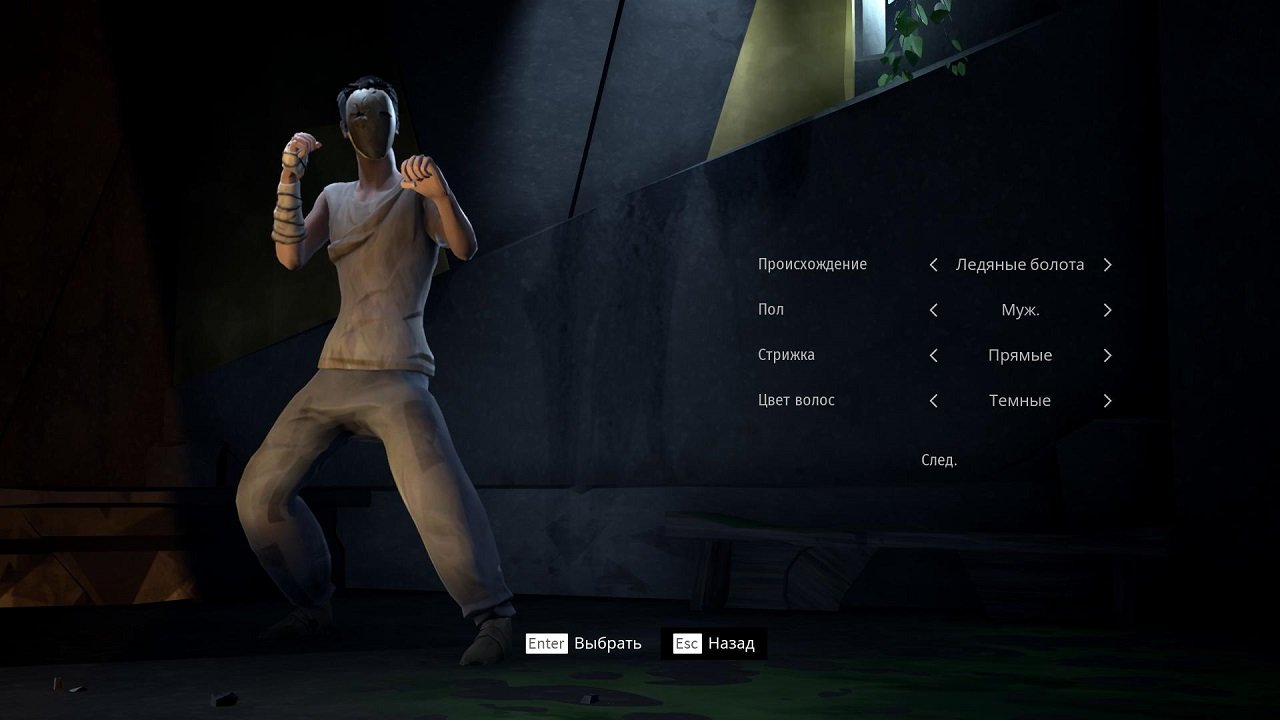This screenshot has width=1280, height=720.
Task: Click the Enter Выбрать prompt
Action: coord(583,643)
